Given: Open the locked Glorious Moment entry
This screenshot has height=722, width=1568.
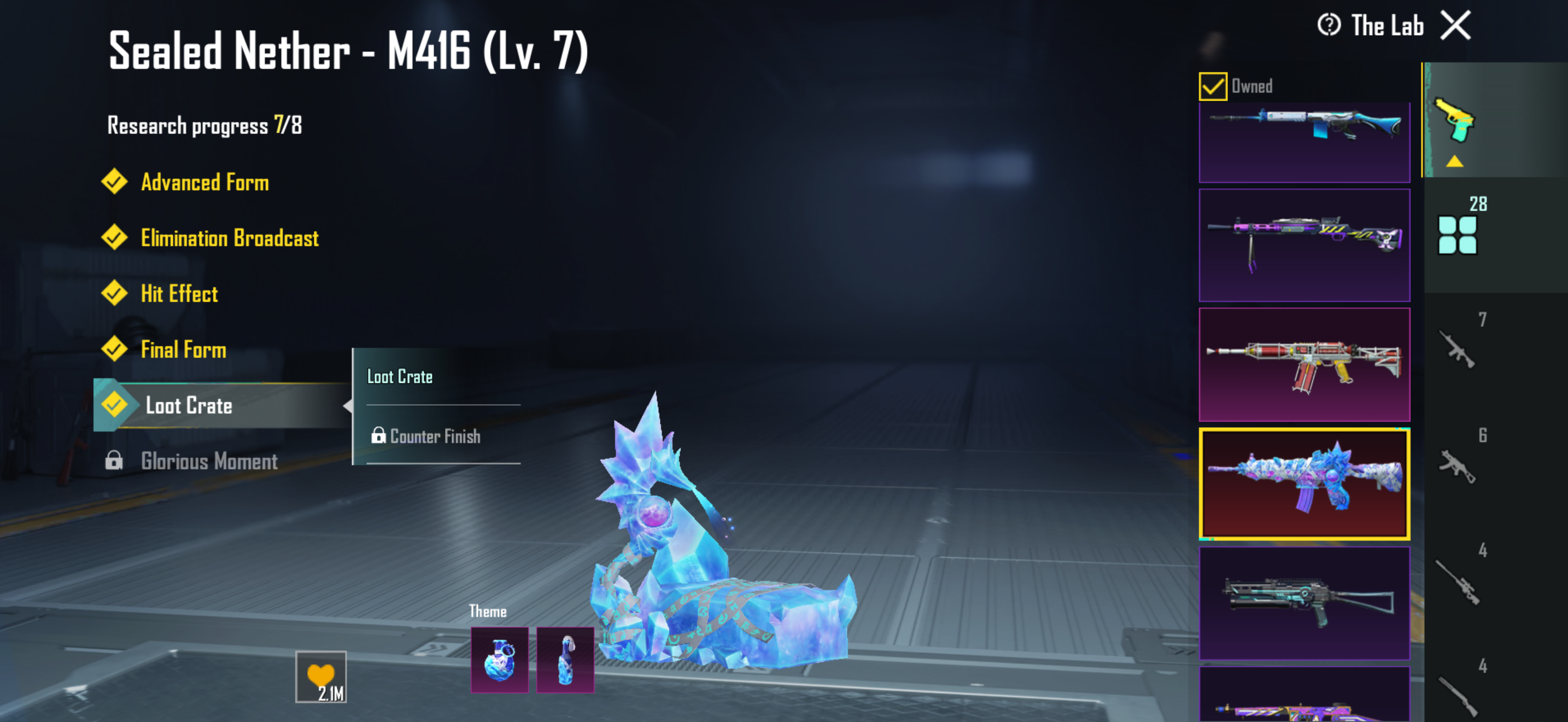Looking at the screenshot, I should point(209,462).
